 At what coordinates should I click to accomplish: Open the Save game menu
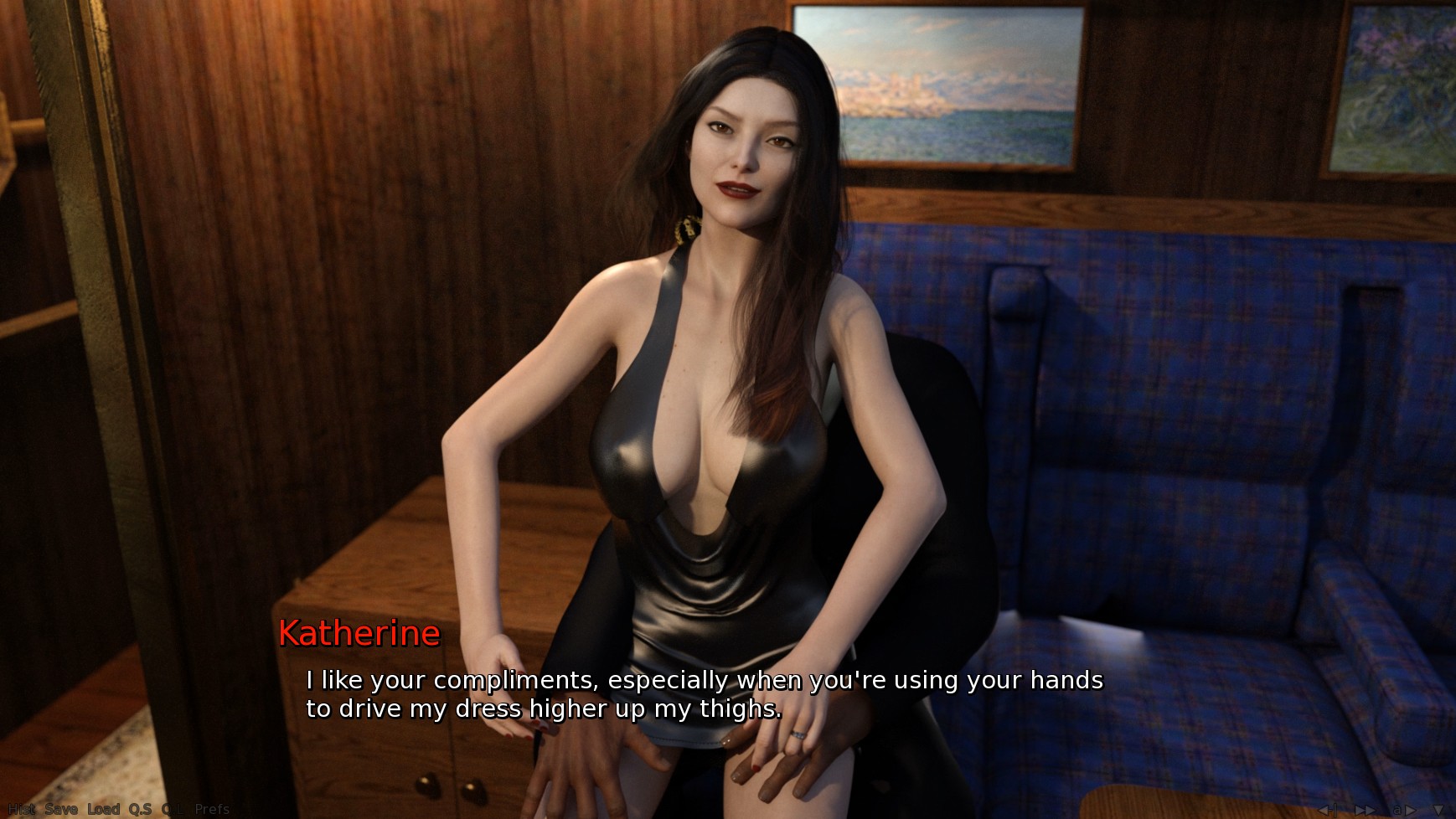(x=61, y=809)
